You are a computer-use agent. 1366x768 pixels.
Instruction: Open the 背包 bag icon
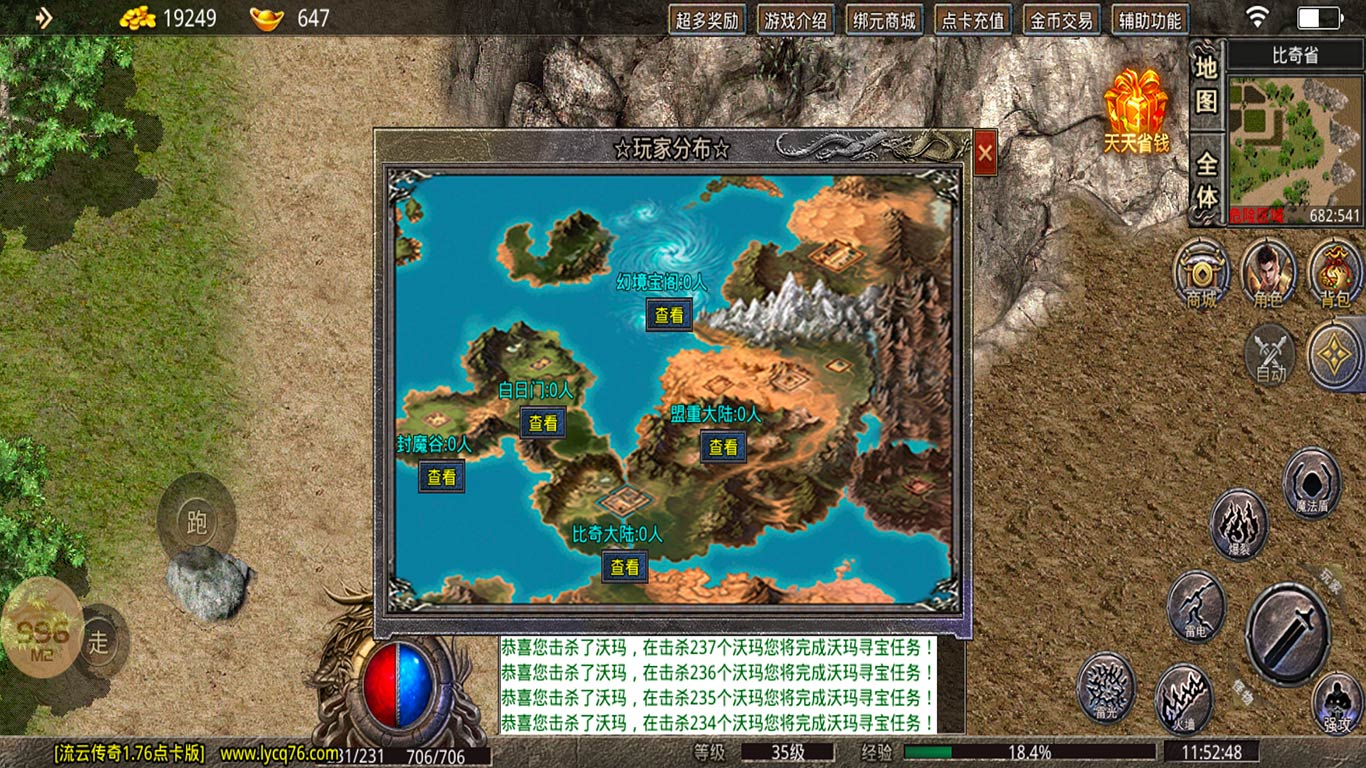(x=1335, y=272)
